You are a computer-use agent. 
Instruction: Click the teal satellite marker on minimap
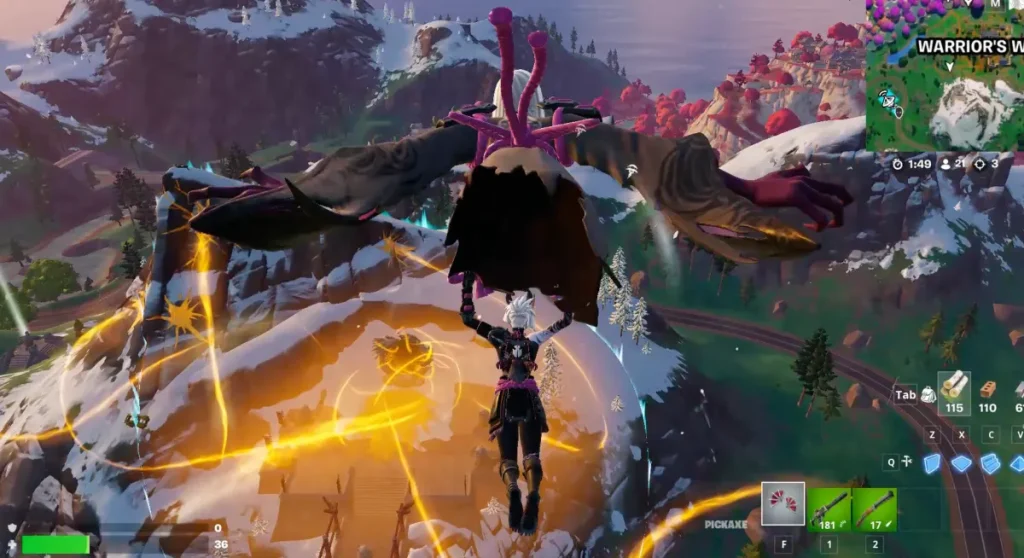(x=886, y=98)
